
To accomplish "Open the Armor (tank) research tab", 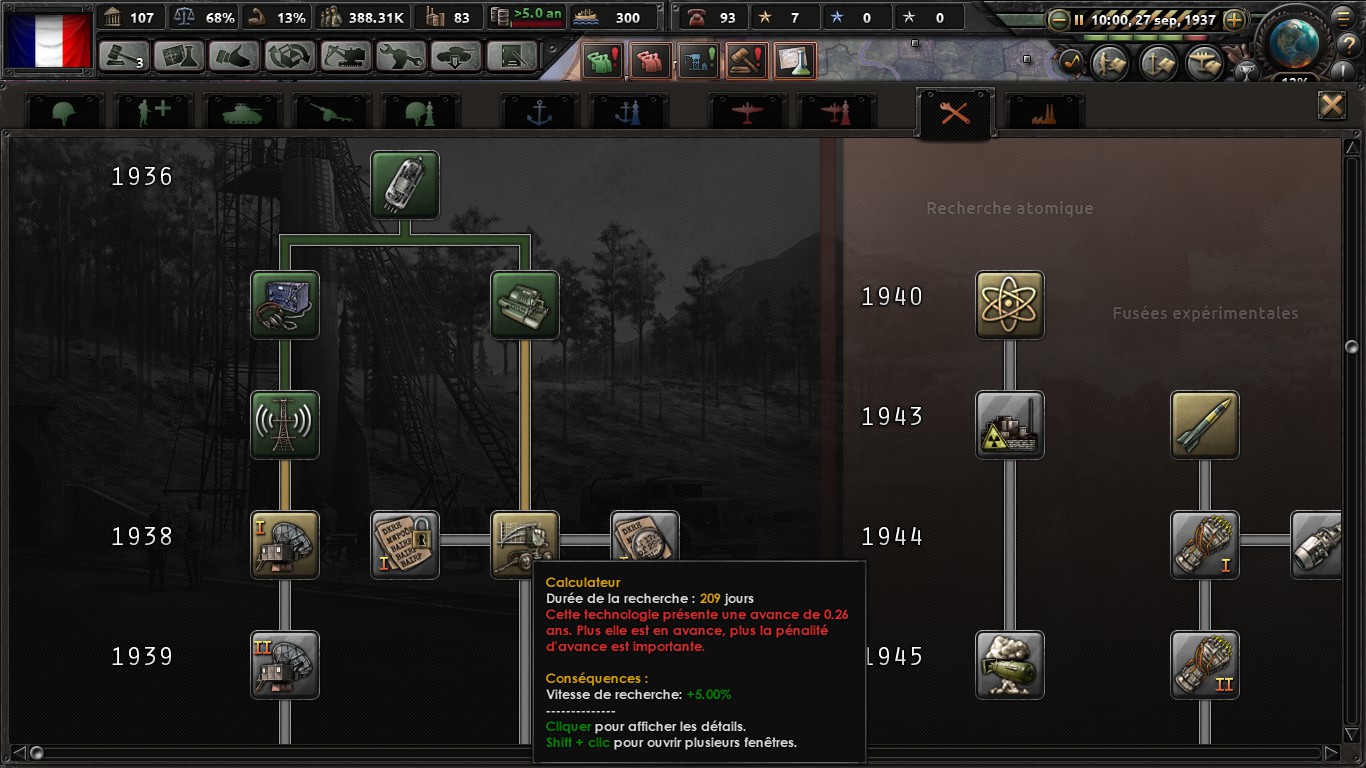I will (x=241, y=113).
